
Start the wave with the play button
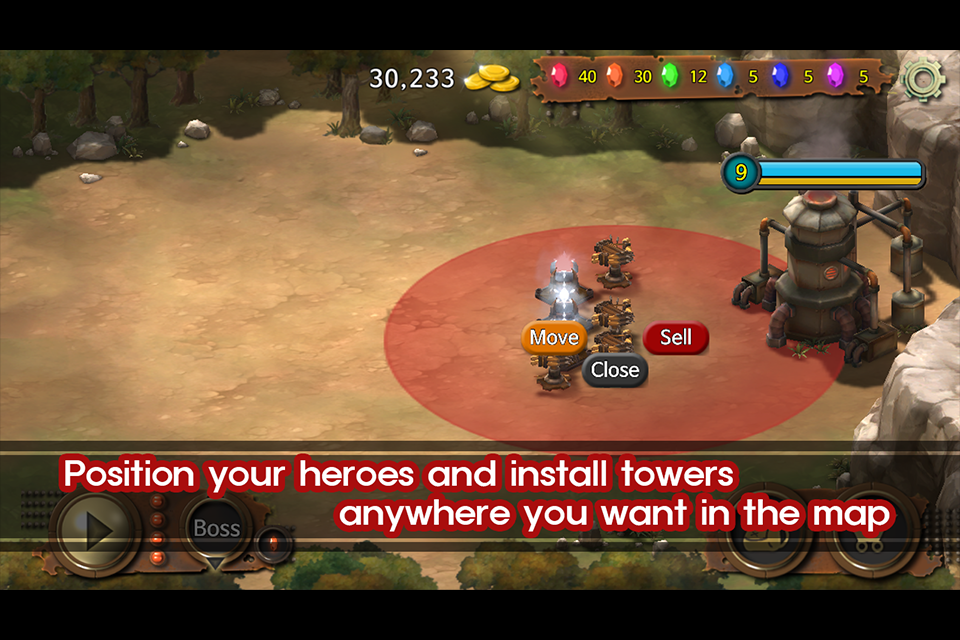click(x=97, y=531)
